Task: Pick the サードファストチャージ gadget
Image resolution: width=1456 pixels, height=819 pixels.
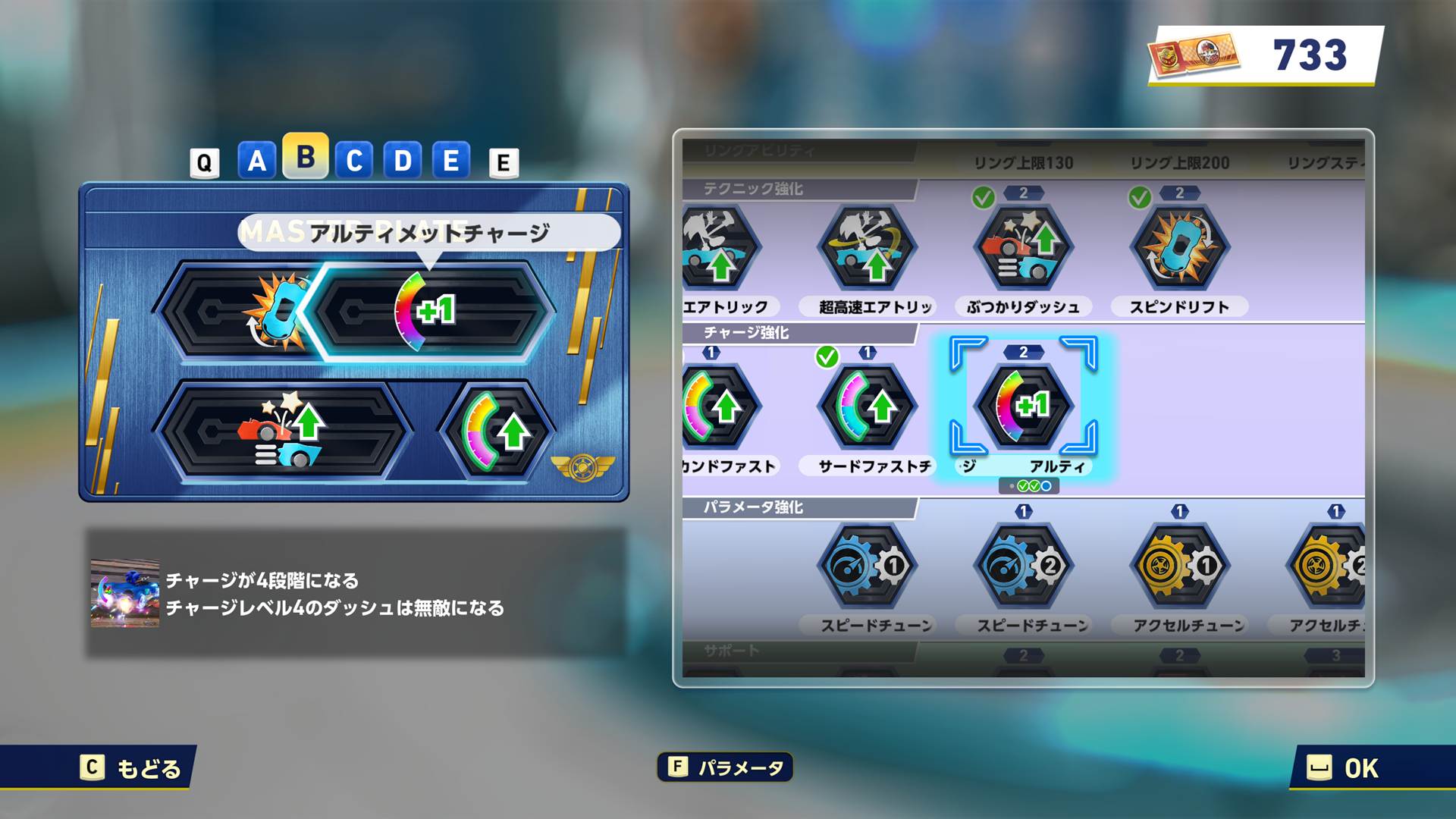Action: pos(868,408)
